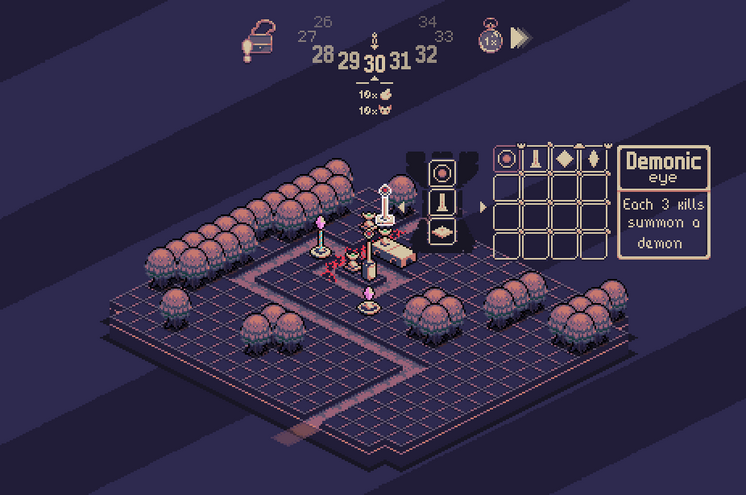The image size is (746, 495).
Task: Click the tower's equipped eye slot
Action: point(443,172)
